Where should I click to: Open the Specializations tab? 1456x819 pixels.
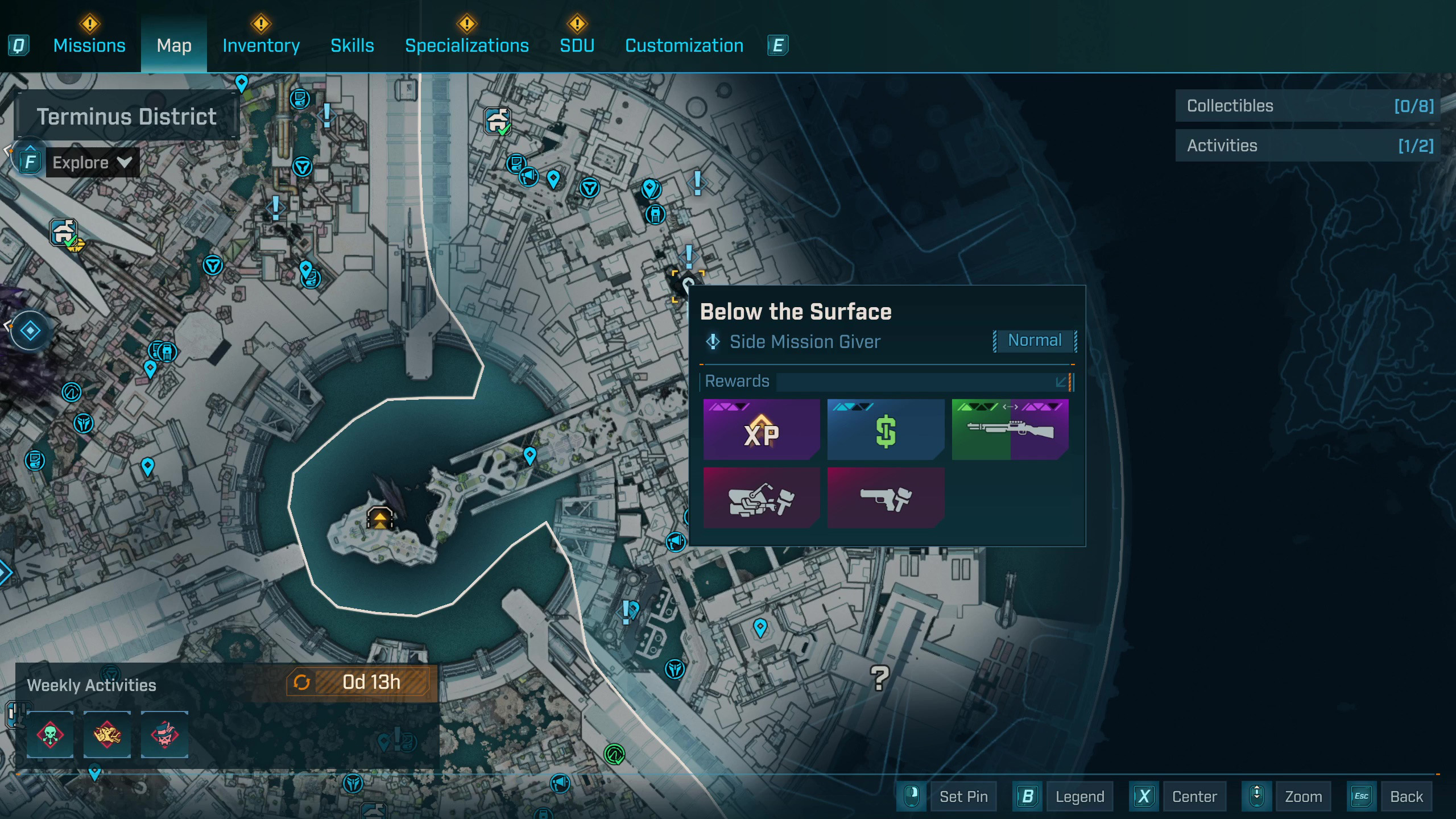pos(466,45)
